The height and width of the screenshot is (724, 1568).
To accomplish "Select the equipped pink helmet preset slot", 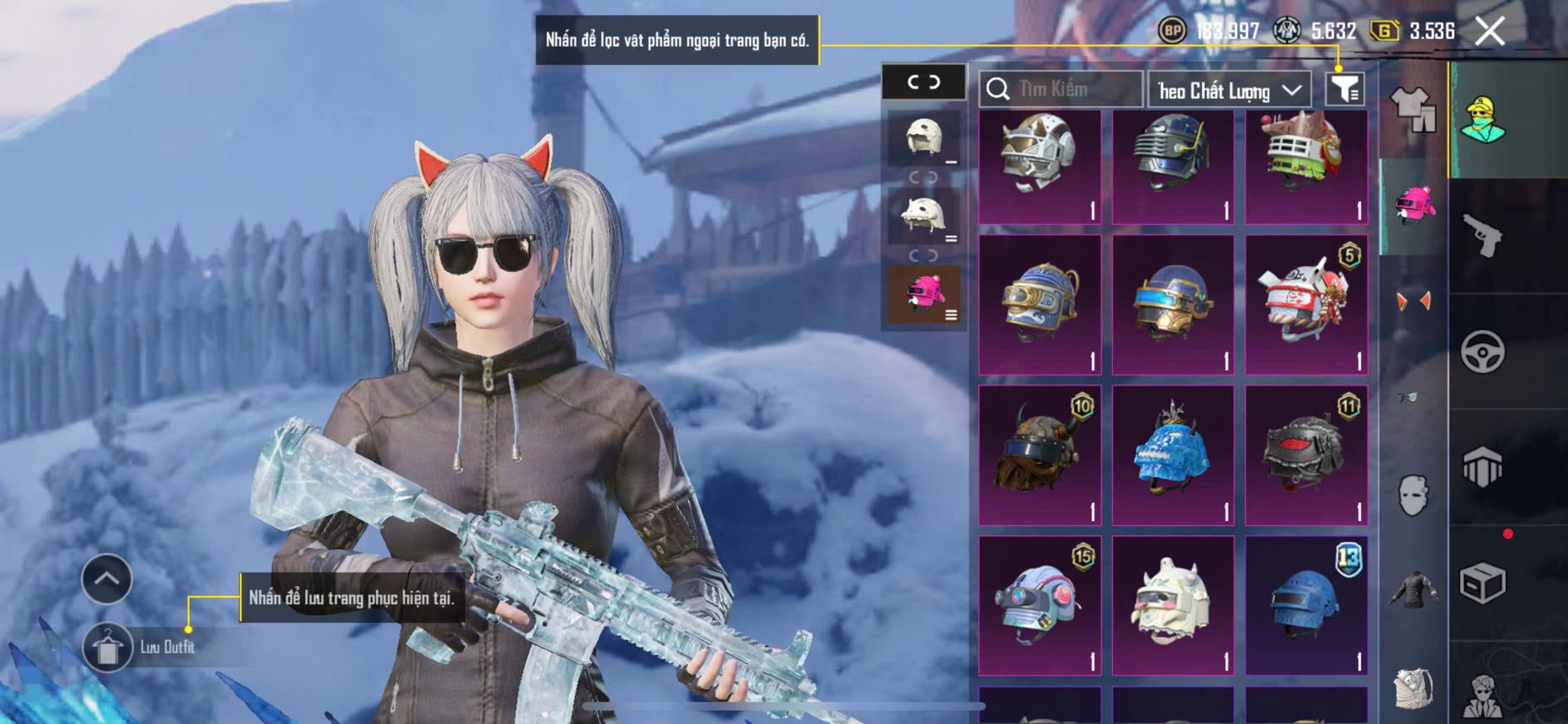I will 923,295.
